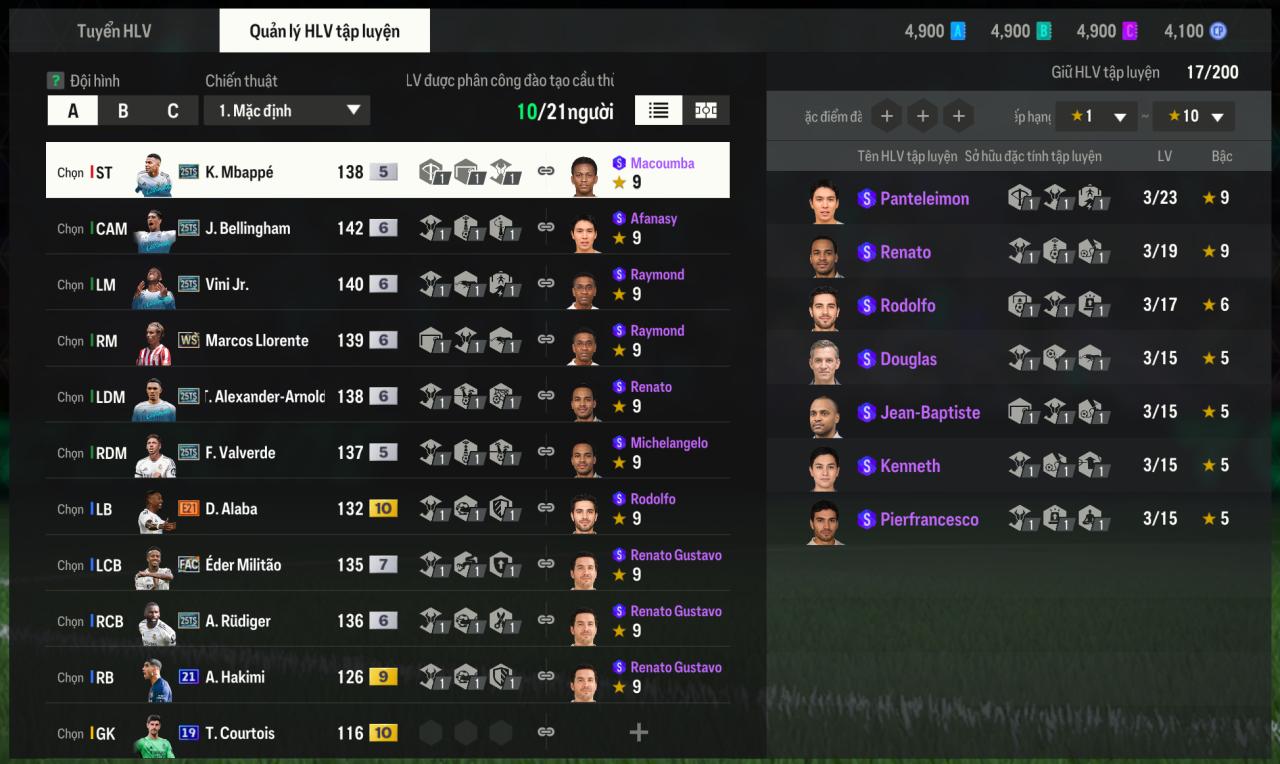Switch to the Tuyển HLV tab
The image size is (1280, 764).
click(114, 31)
